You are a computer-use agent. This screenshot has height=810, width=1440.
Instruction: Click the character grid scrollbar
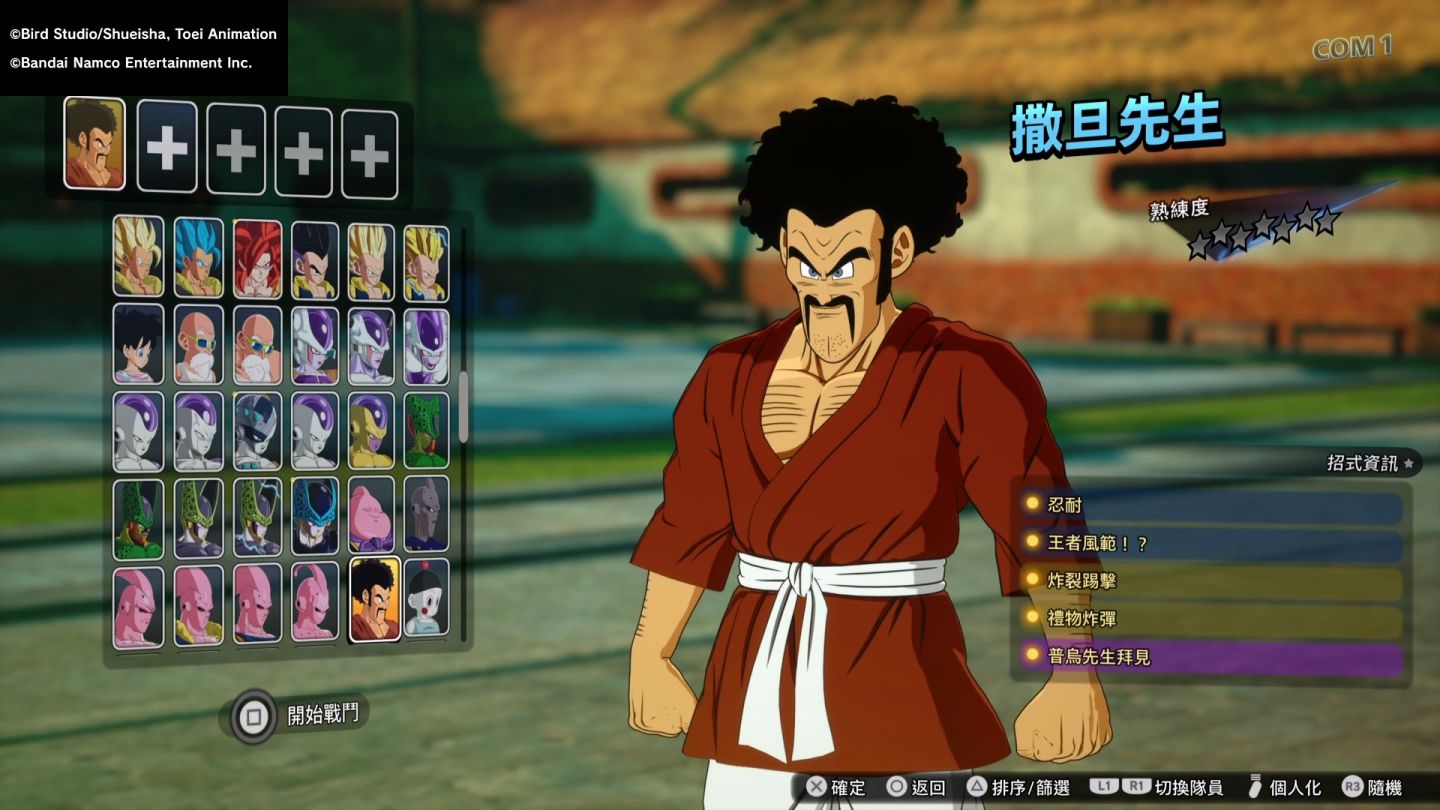(x=463, y=406)
